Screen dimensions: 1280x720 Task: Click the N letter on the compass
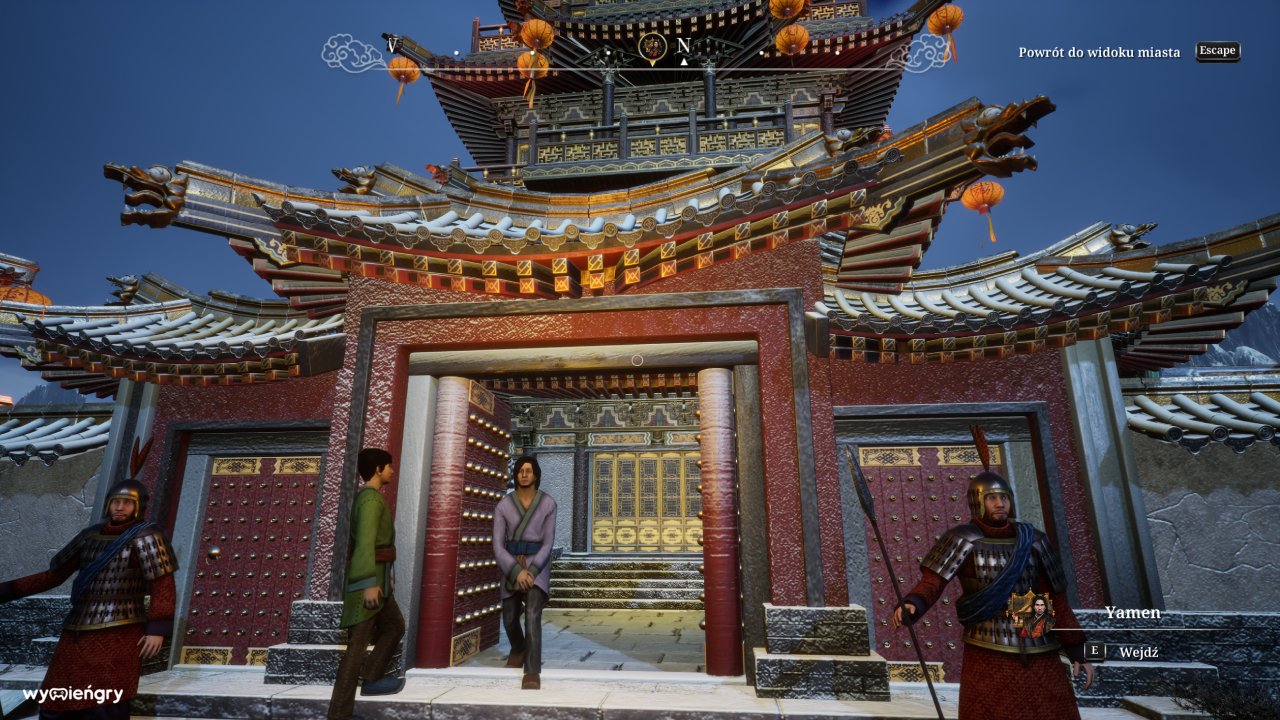click(x=684, y=45)
